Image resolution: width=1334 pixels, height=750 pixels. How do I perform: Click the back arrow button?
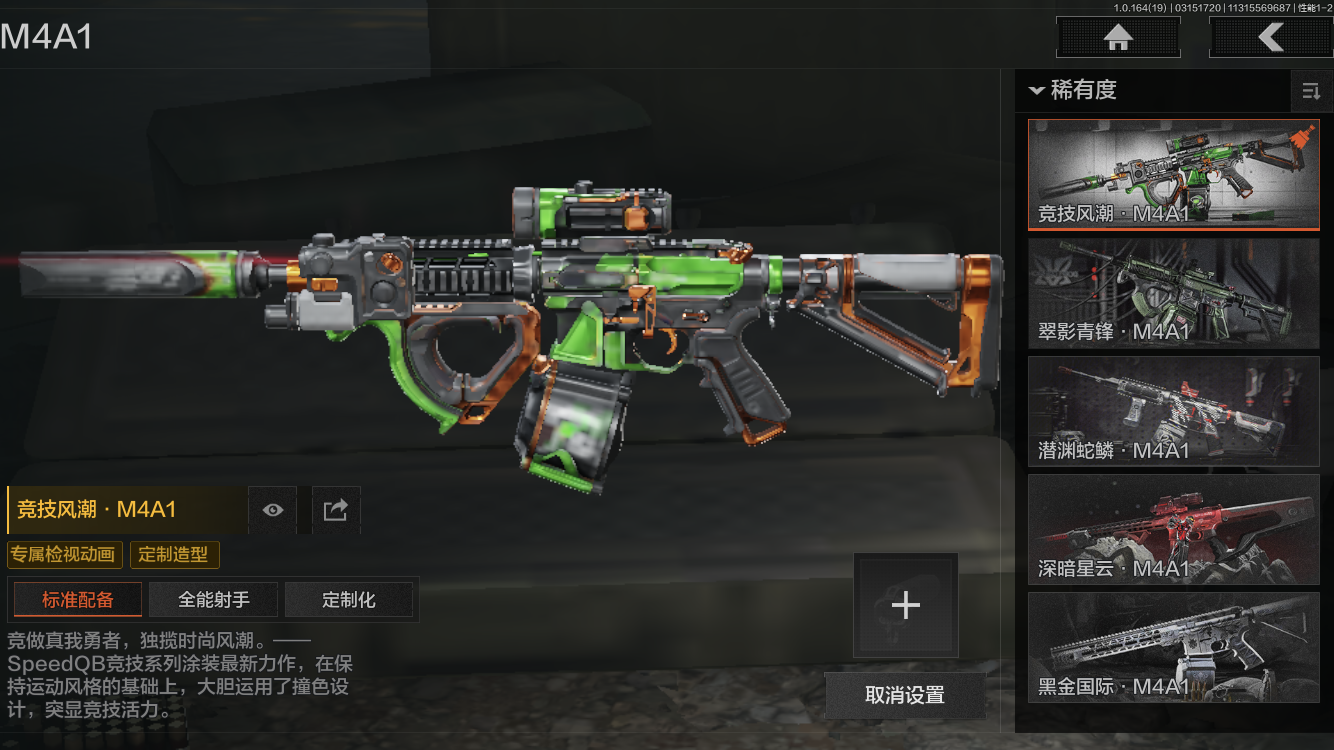1270,38
